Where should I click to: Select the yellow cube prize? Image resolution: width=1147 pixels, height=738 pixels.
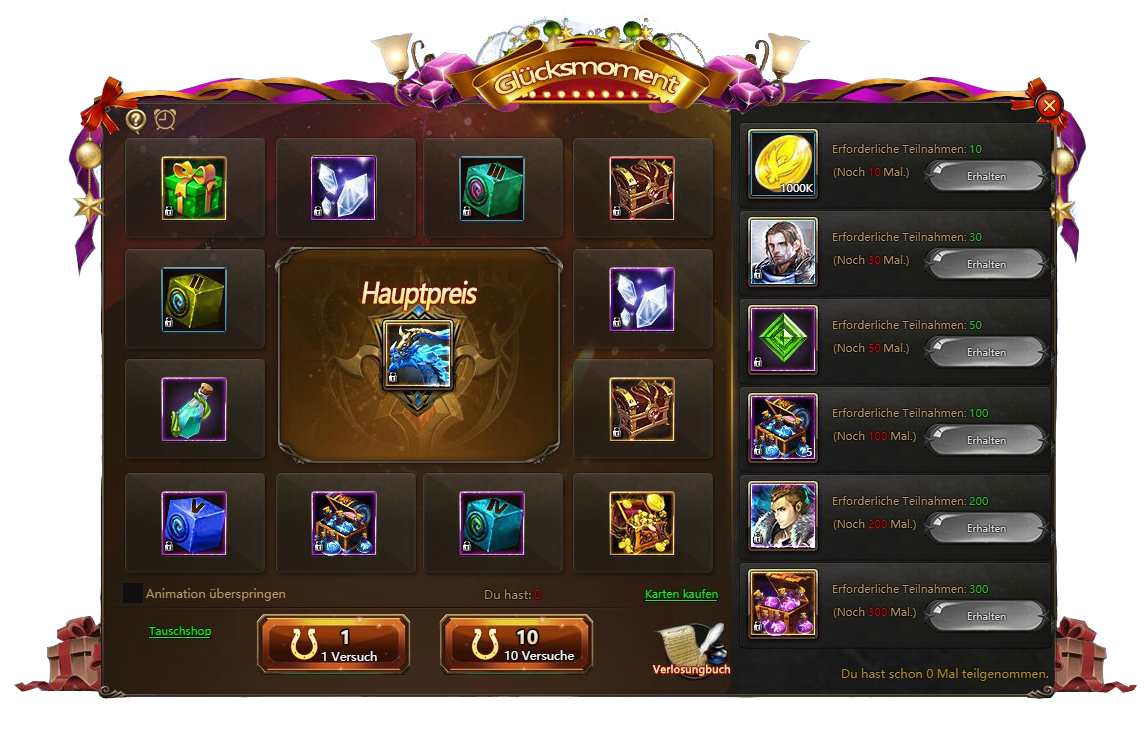194,299
